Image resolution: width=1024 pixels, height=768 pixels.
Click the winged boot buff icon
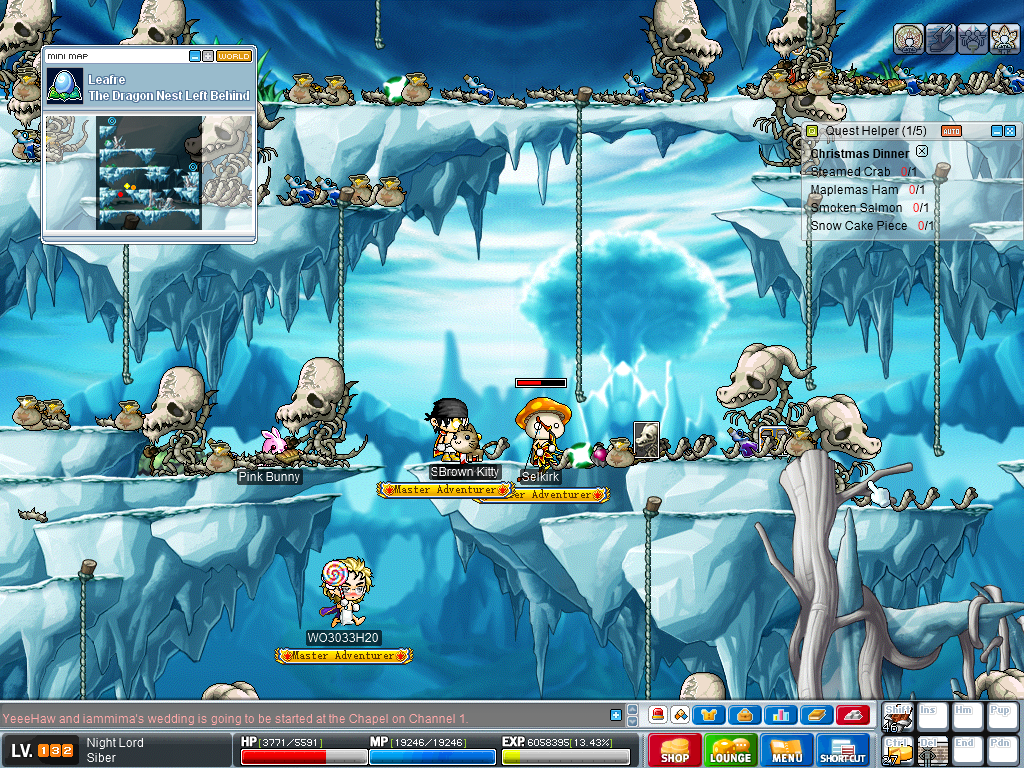[940, 39]
